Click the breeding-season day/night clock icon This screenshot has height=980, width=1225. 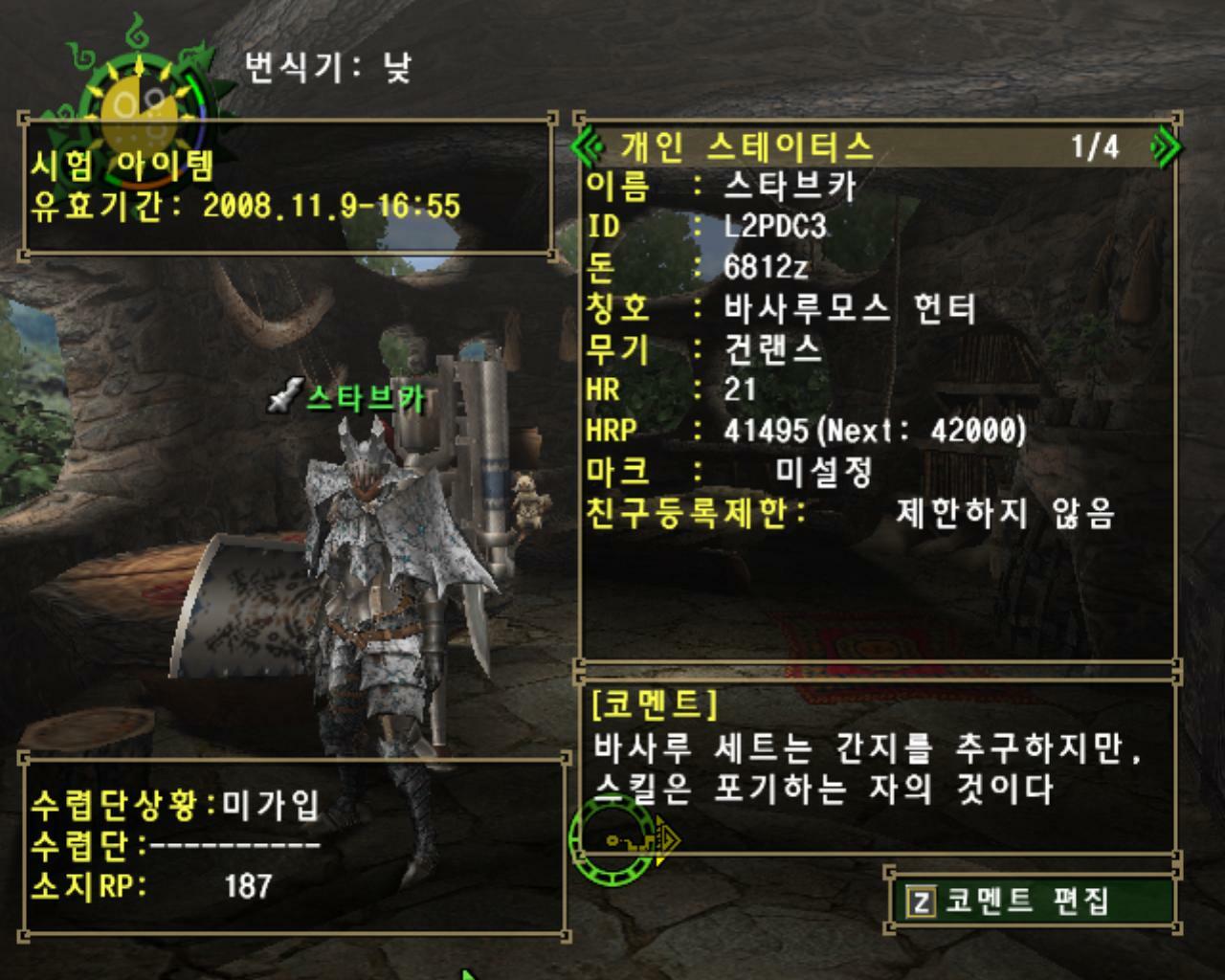[139, 86]
